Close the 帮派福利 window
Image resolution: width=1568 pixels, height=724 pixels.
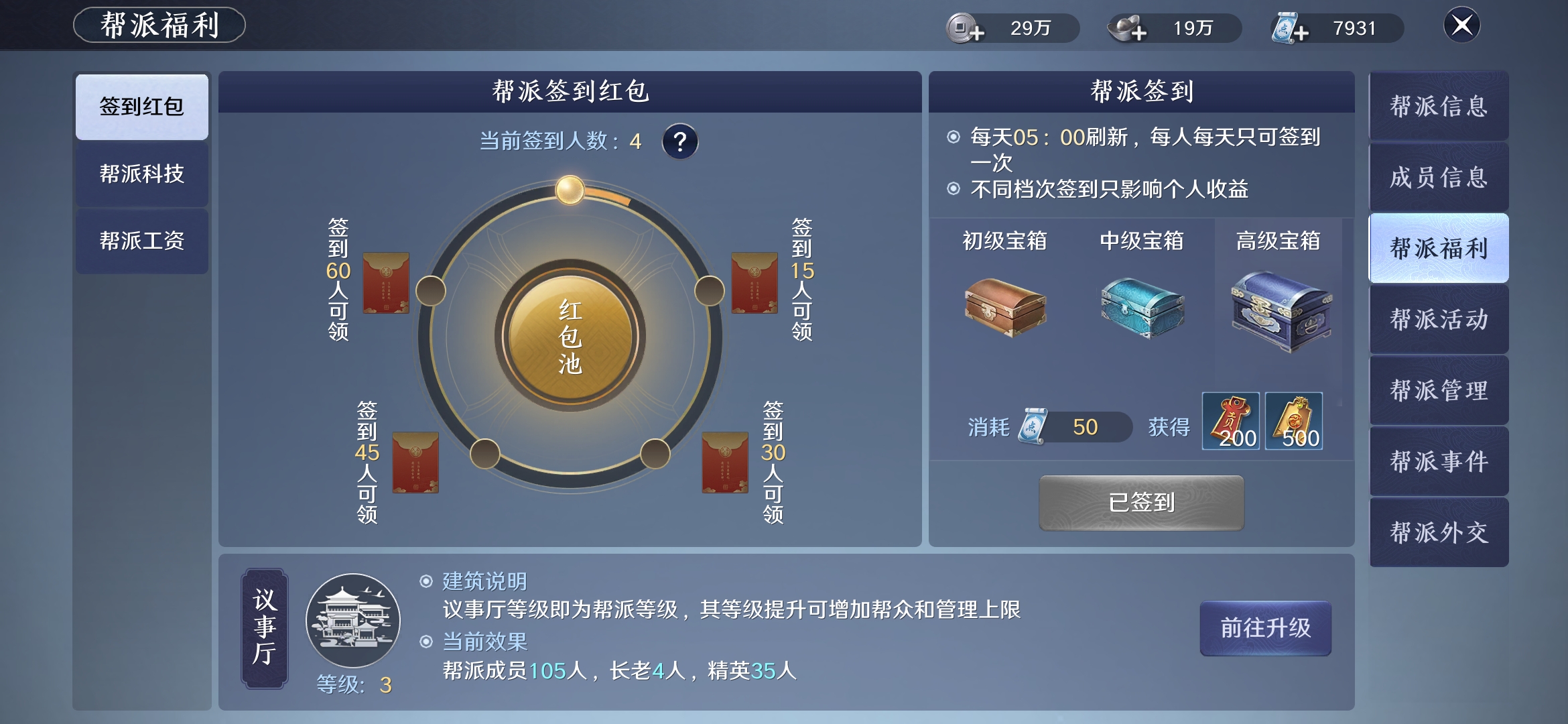point(1461,25)
